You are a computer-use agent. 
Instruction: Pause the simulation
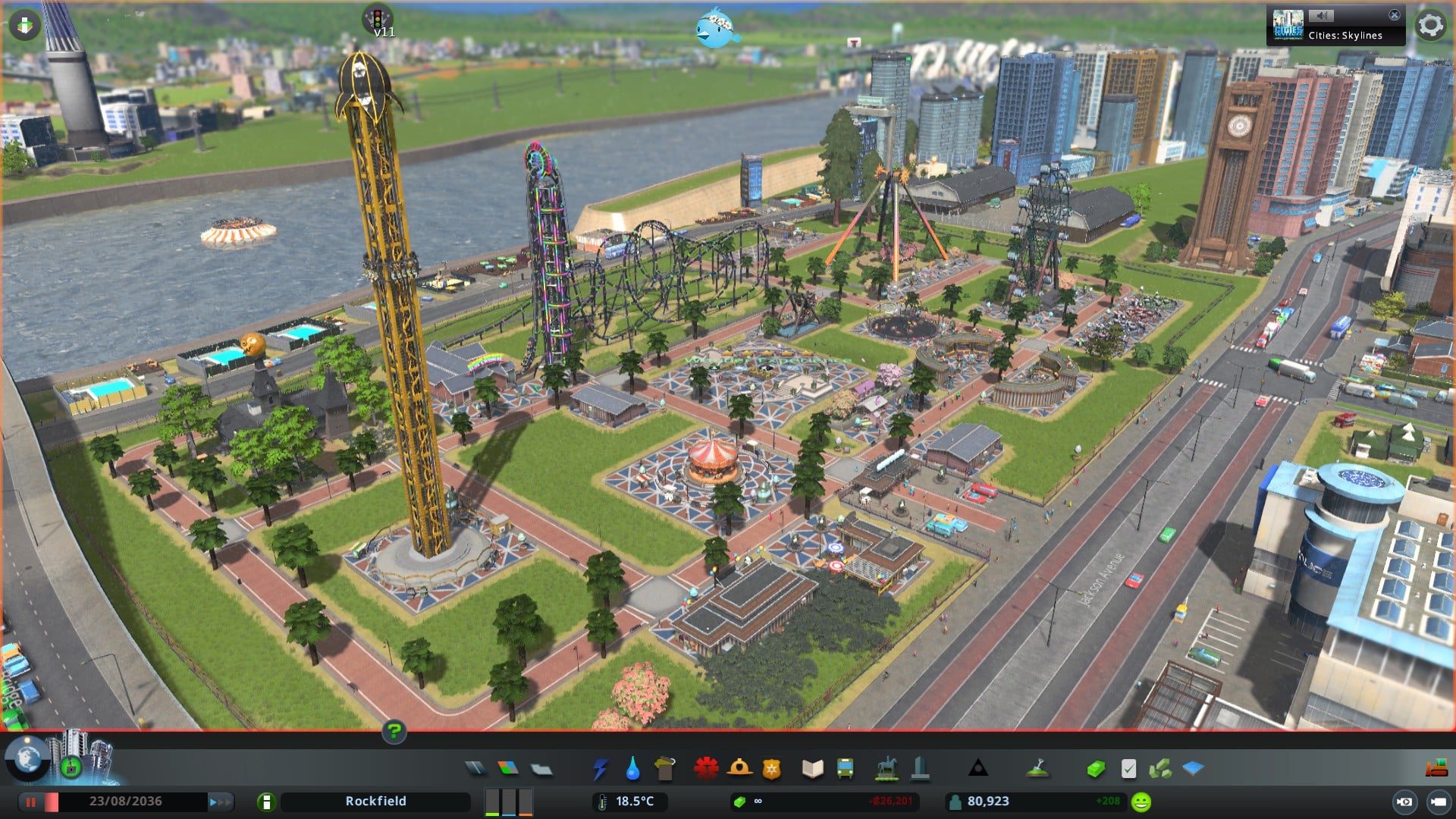click(31, 802)
